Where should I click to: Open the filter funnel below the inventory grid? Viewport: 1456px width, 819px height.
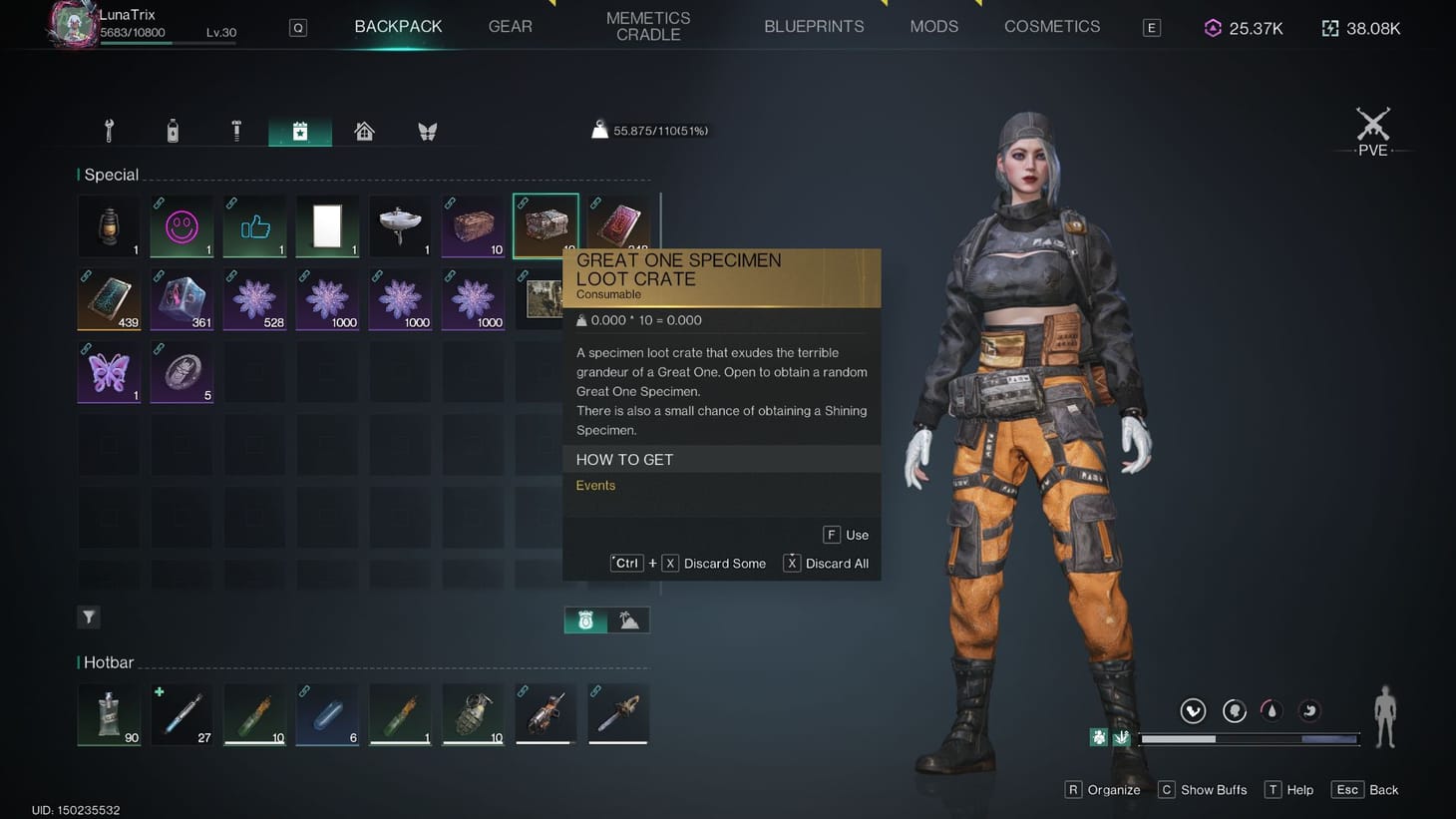88,616
